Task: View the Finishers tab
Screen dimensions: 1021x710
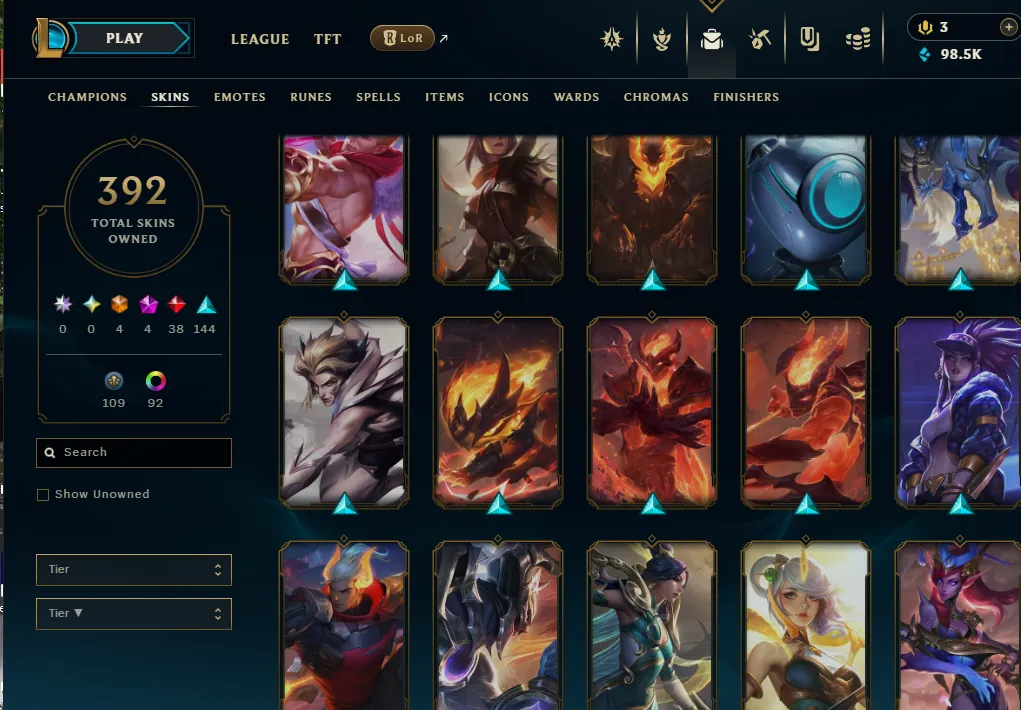Action: [746, 97]
